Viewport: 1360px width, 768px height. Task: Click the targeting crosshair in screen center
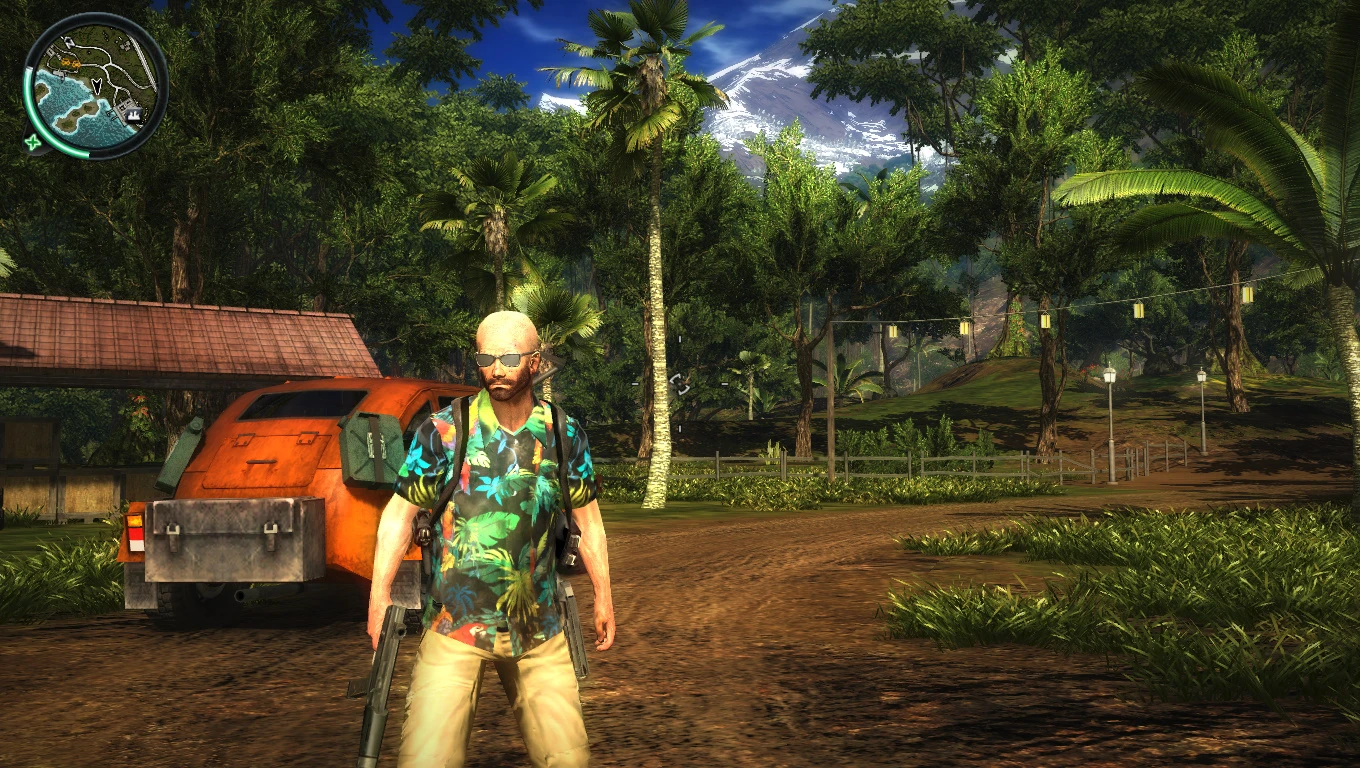(680, 384)
